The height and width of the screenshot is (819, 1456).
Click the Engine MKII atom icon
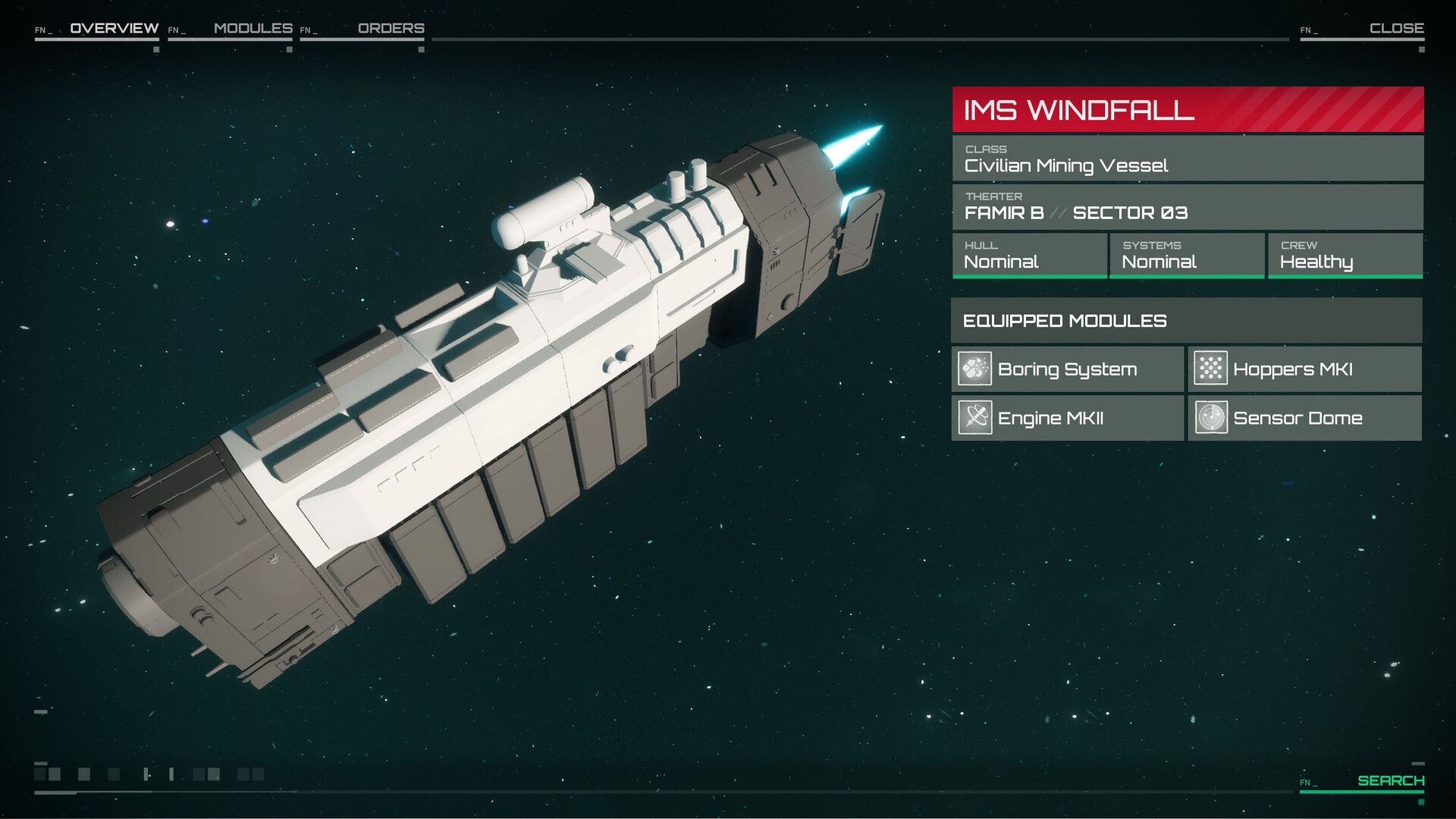point(975,418)
